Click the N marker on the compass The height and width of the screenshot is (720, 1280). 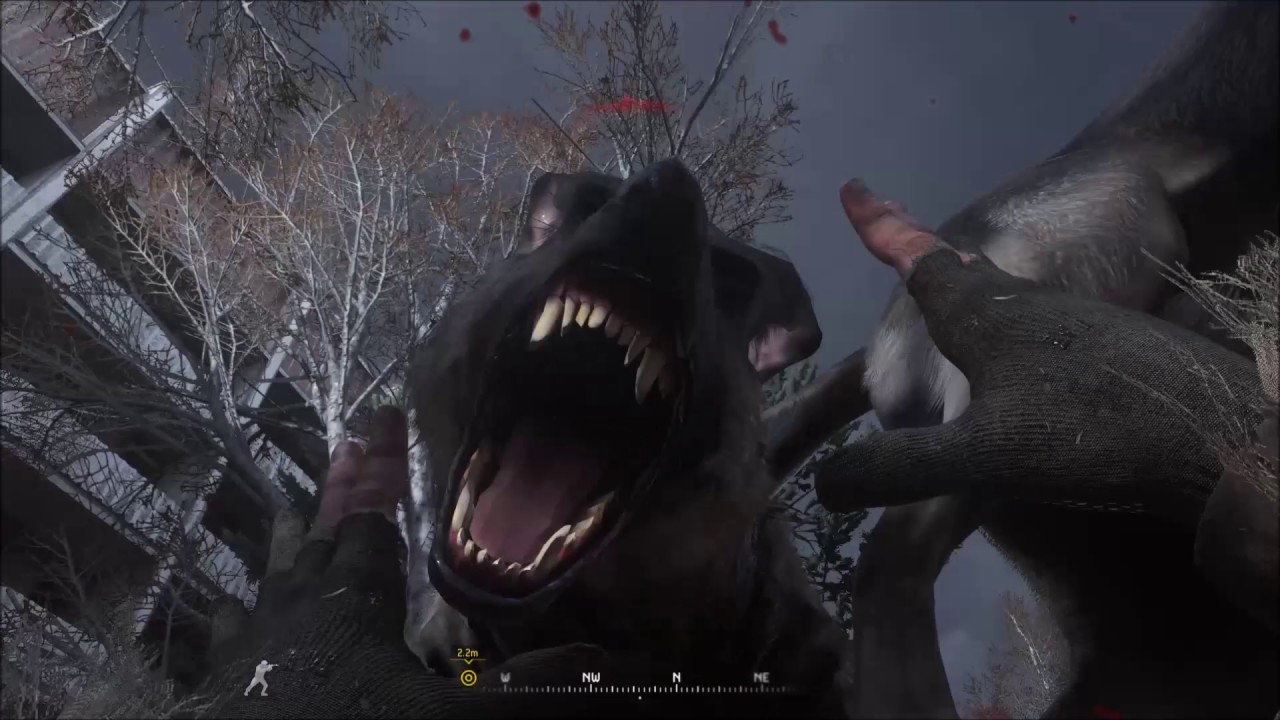tap(676, 676)
